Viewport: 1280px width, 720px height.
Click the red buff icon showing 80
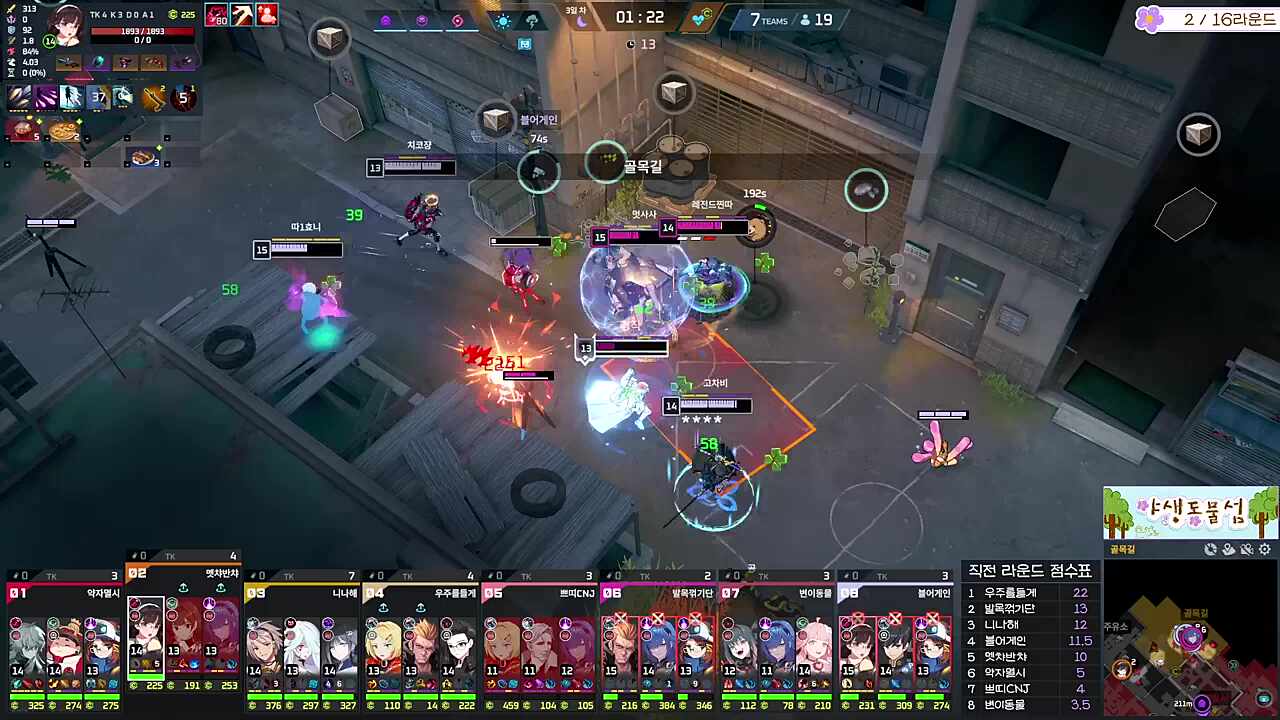coord(217,15)
